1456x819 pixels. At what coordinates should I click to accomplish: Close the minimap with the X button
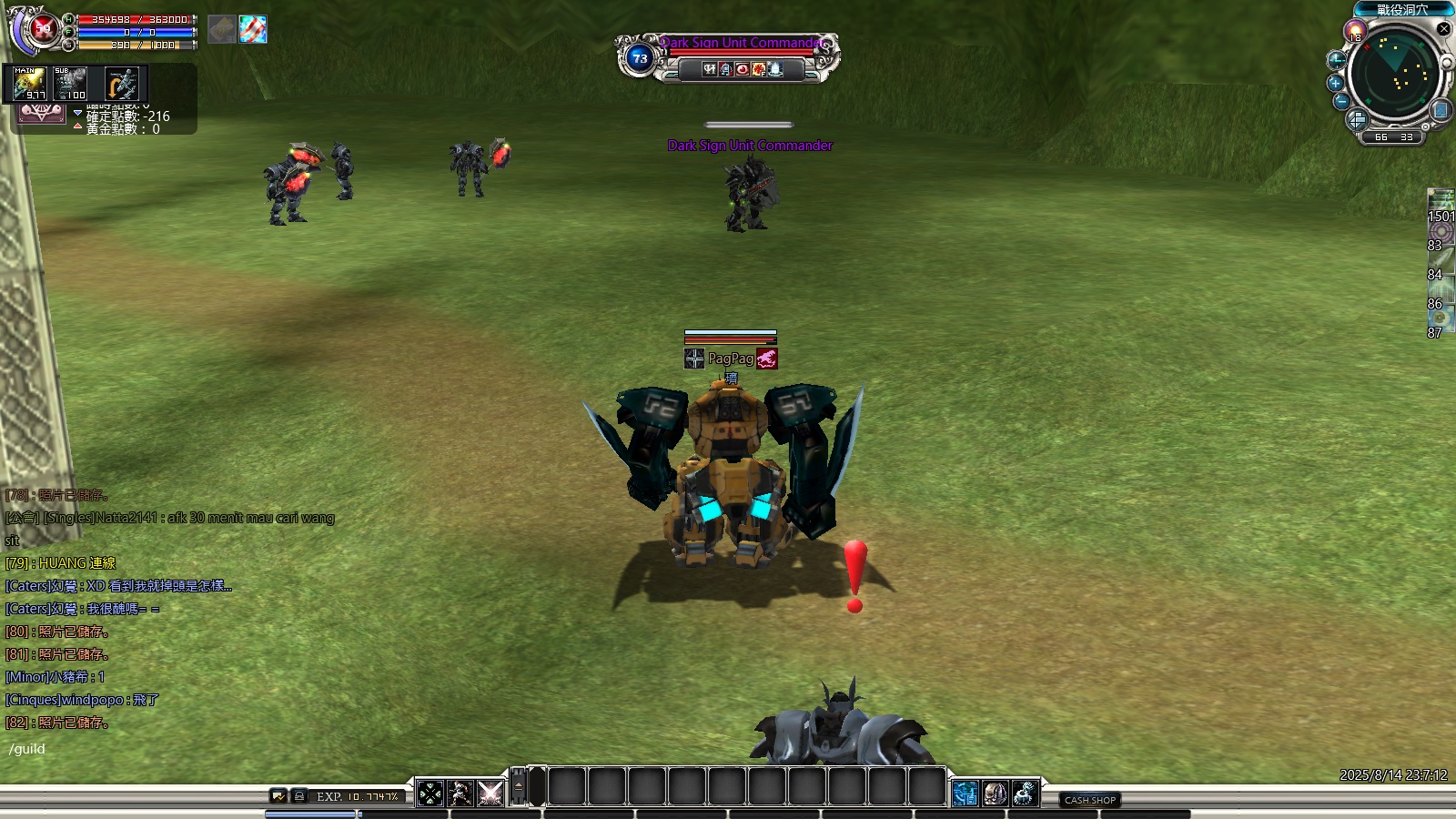1443,29
